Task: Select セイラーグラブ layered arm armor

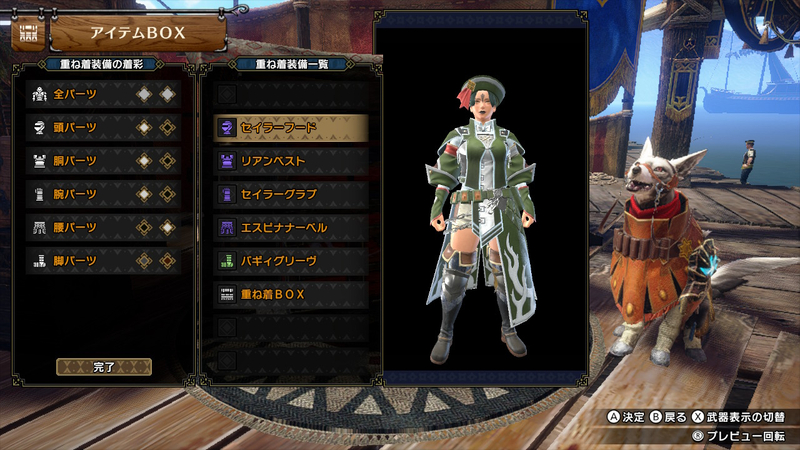Action: click(290, 193)
